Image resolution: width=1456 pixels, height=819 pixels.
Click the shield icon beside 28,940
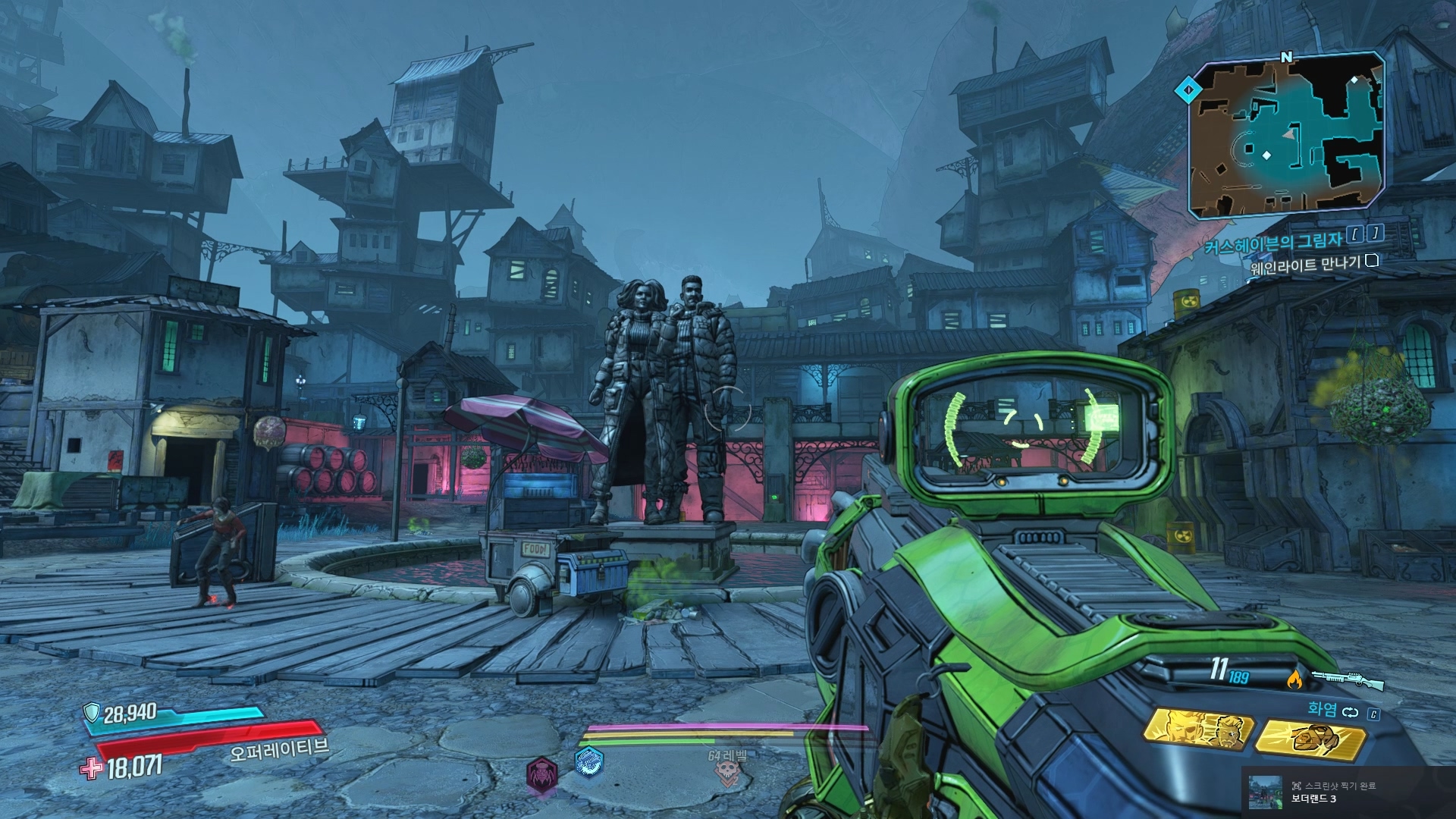click(x=92, y=712)
